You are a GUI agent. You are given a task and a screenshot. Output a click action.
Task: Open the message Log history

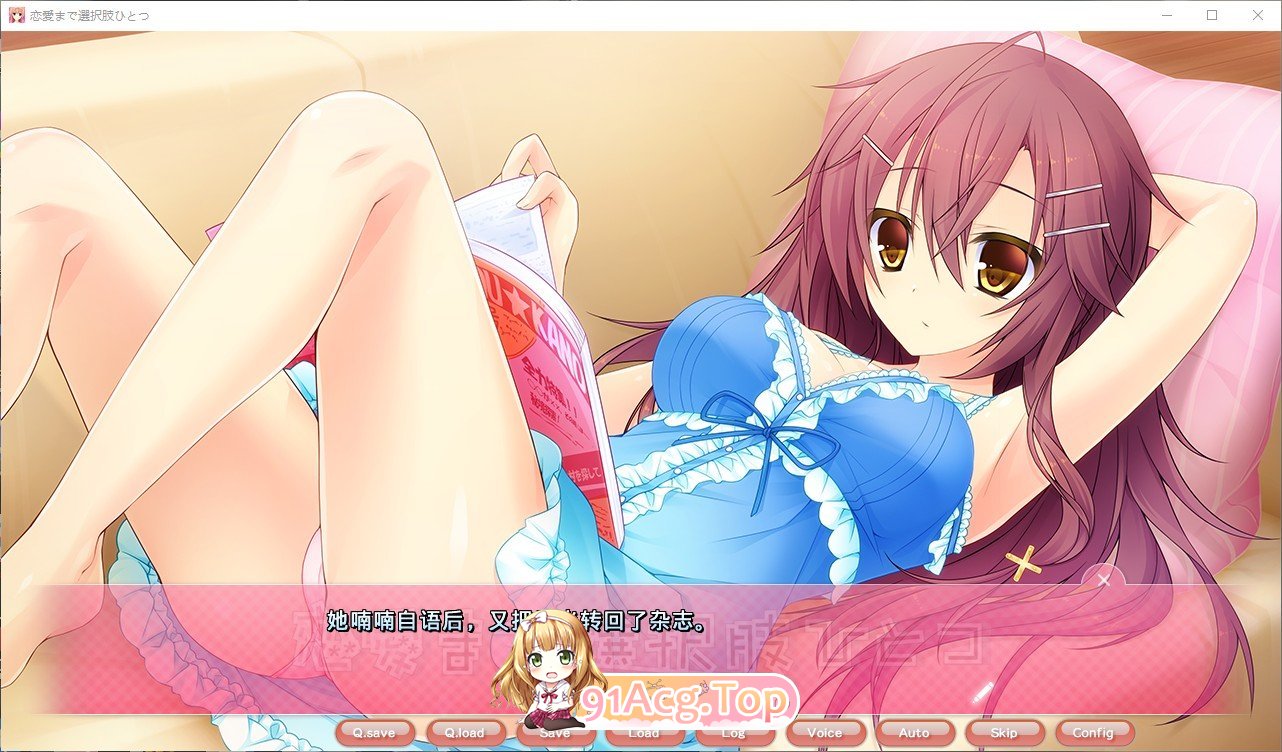click(x=735, y=732)
